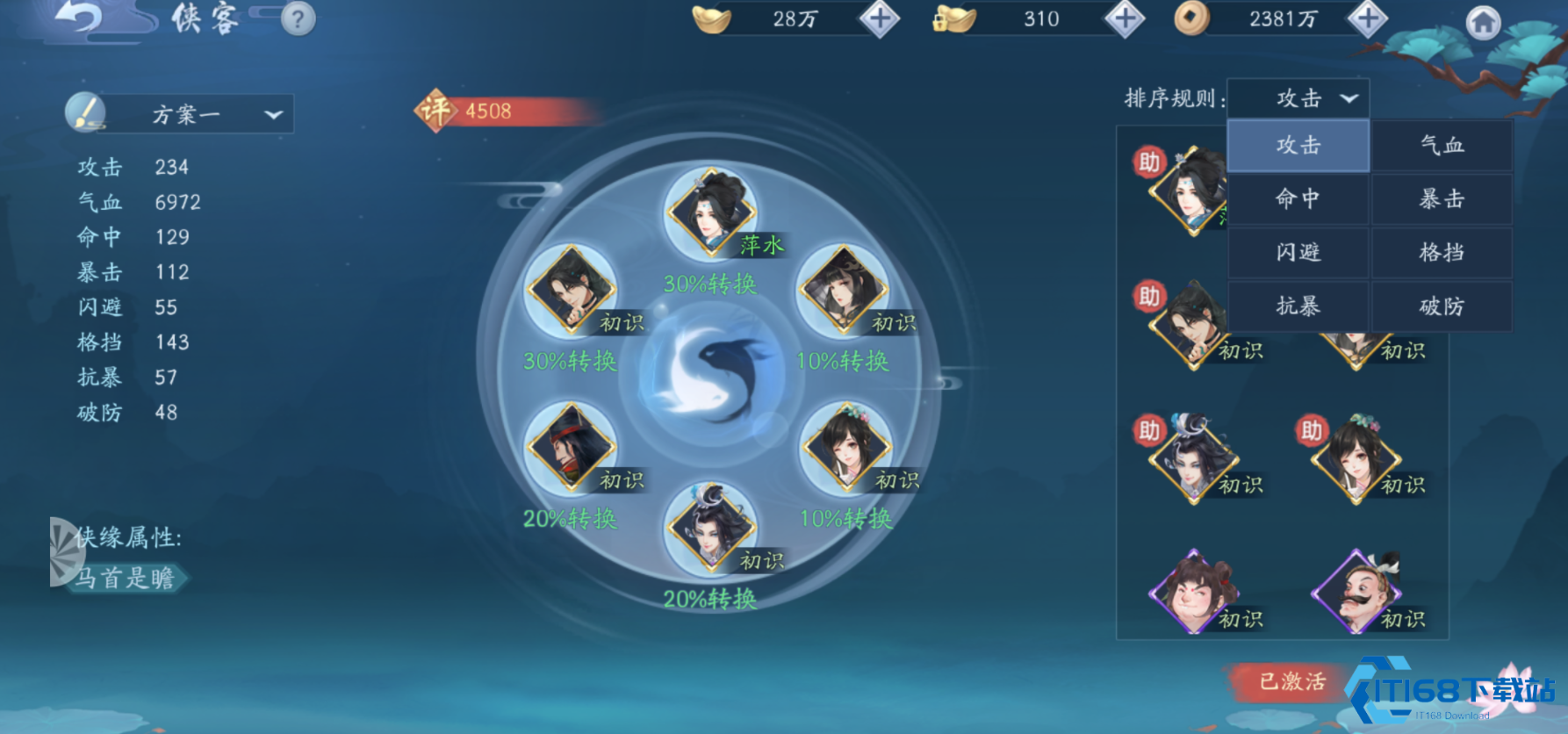Select the 萍水 hero slot on wheel
This screenshot has width=1568, height=734.
point(711,212)
